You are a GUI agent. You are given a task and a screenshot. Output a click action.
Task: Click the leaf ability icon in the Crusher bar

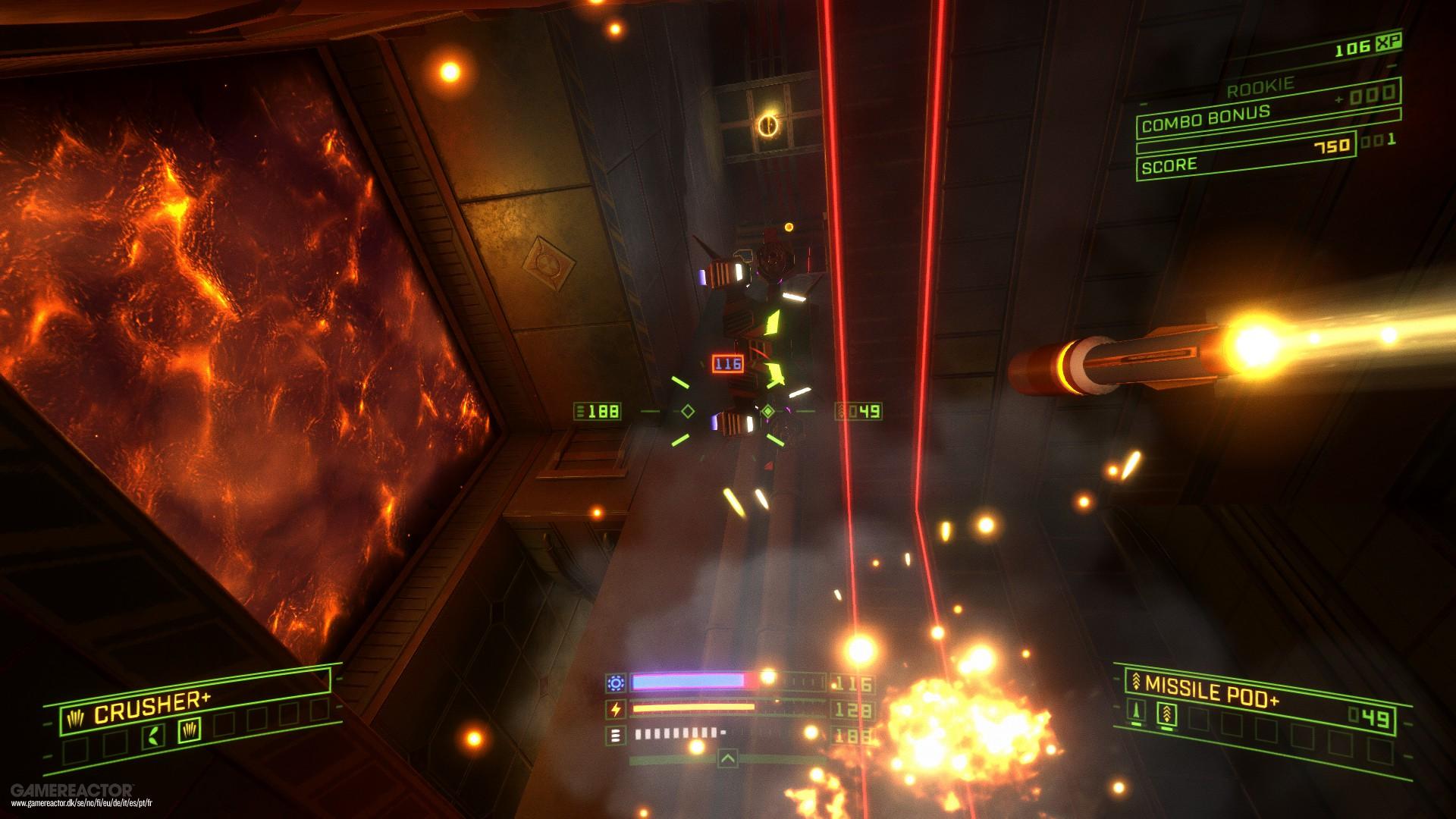coord(153,736)
